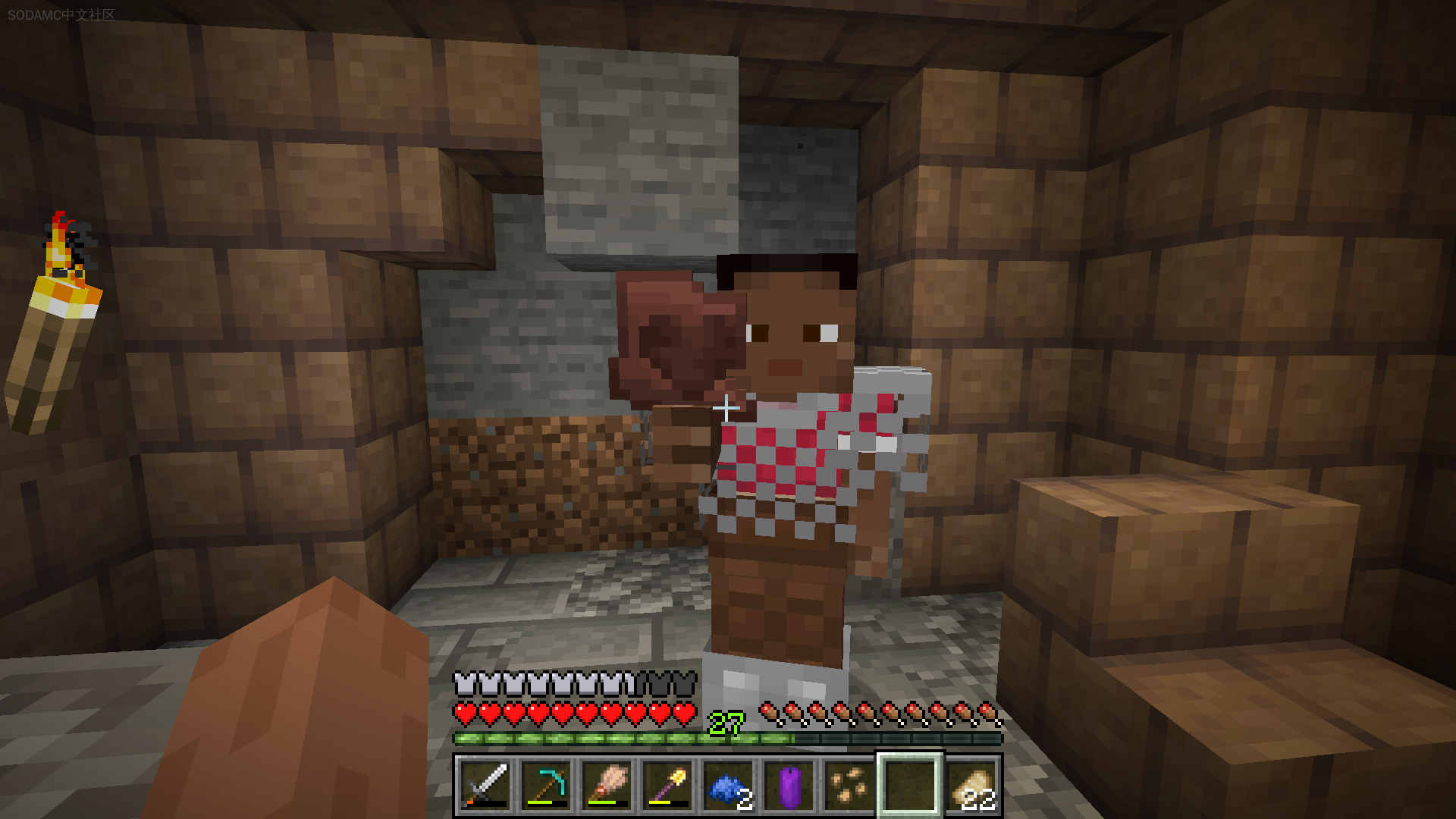The height and width of the screenshot is (819, 1456).
Task: Click the highlighted empty hotbar slot
Action: coord(910,786)
